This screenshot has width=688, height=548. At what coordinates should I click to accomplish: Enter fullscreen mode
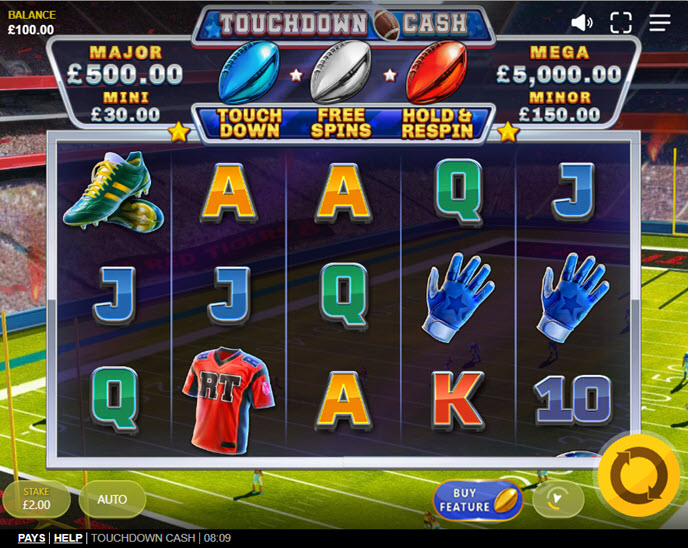[x=621, y=22]
